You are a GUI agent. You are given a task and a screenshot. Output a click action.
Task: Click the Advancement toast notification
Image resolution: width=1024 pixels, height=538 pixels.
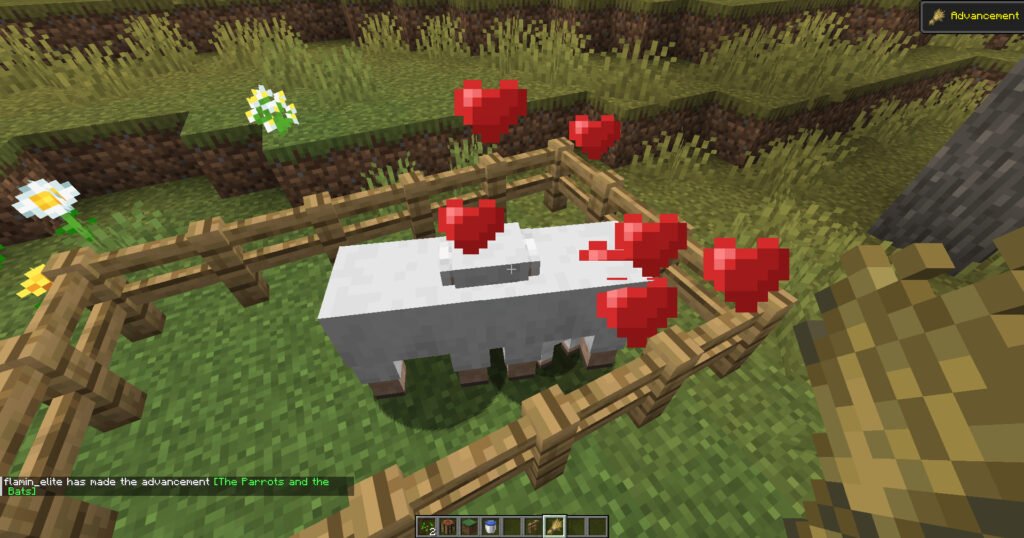tap(971, 17)
